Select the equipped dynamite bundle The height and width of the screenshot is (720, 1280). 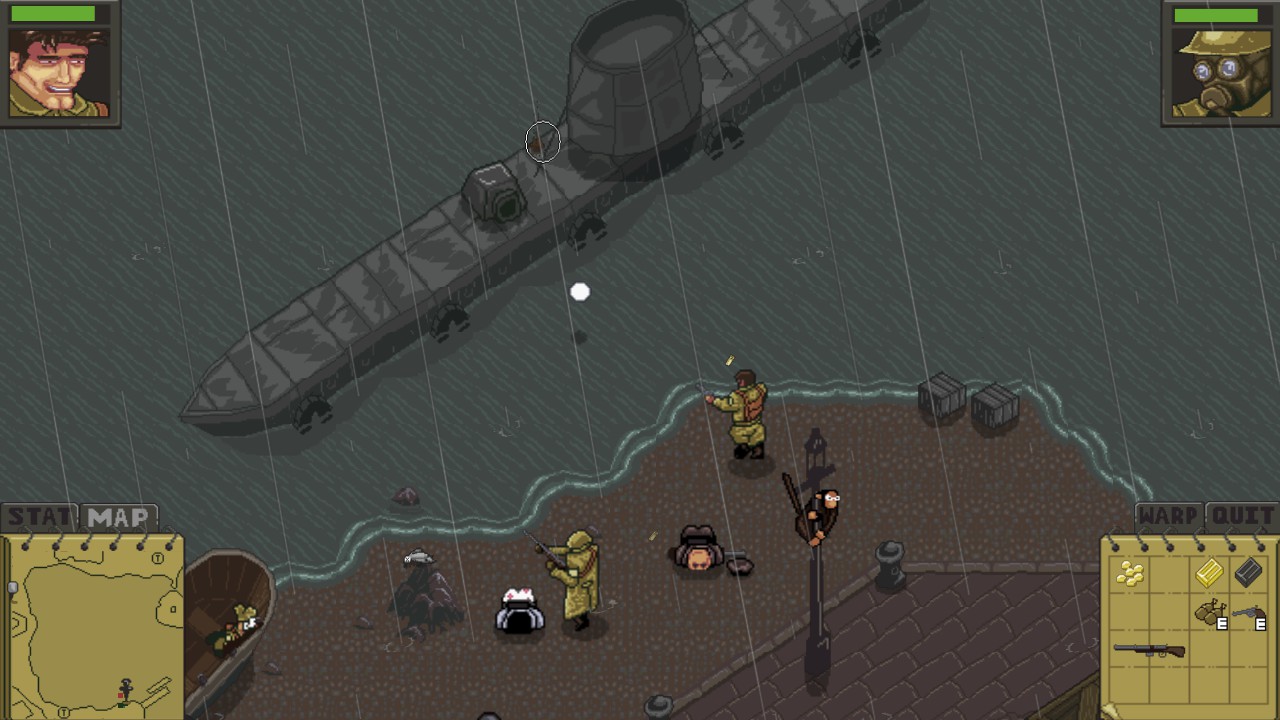pyautogui.click(x=1208, y=610)
